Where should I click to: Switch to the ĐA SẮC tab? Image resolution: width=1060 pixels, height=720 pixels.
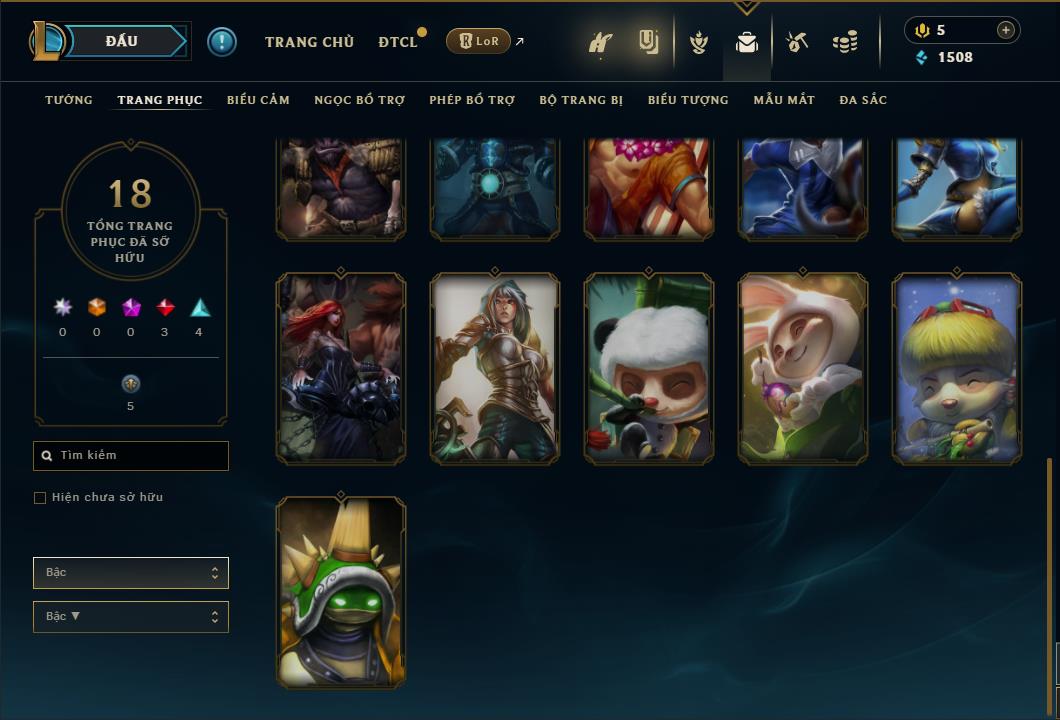863,100
